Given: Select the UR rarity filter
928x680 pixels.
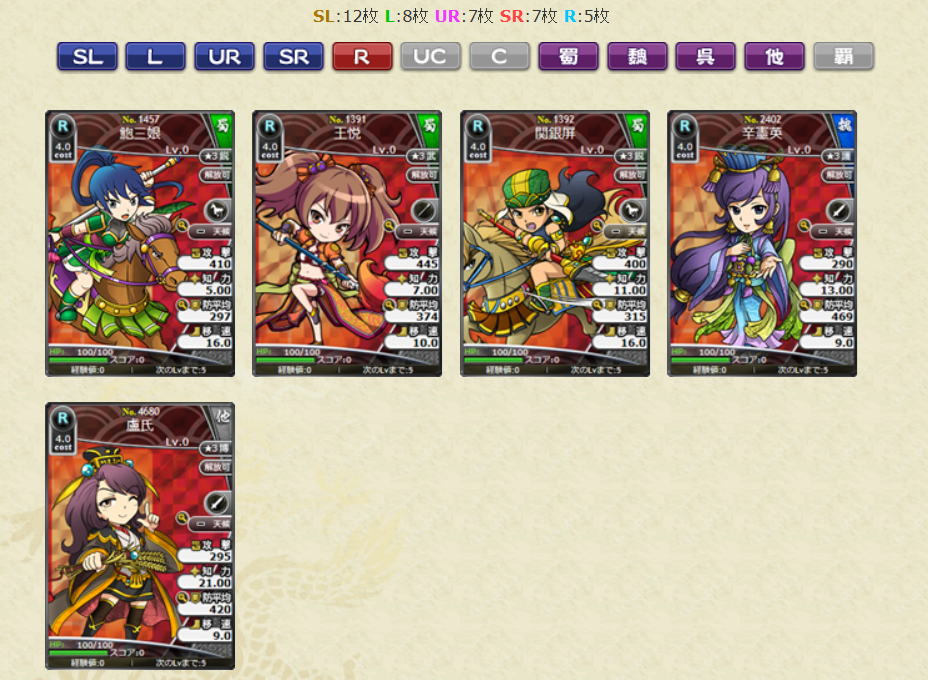Looking at the screenshot, I should pyautogui.click(x=224, y=57).
